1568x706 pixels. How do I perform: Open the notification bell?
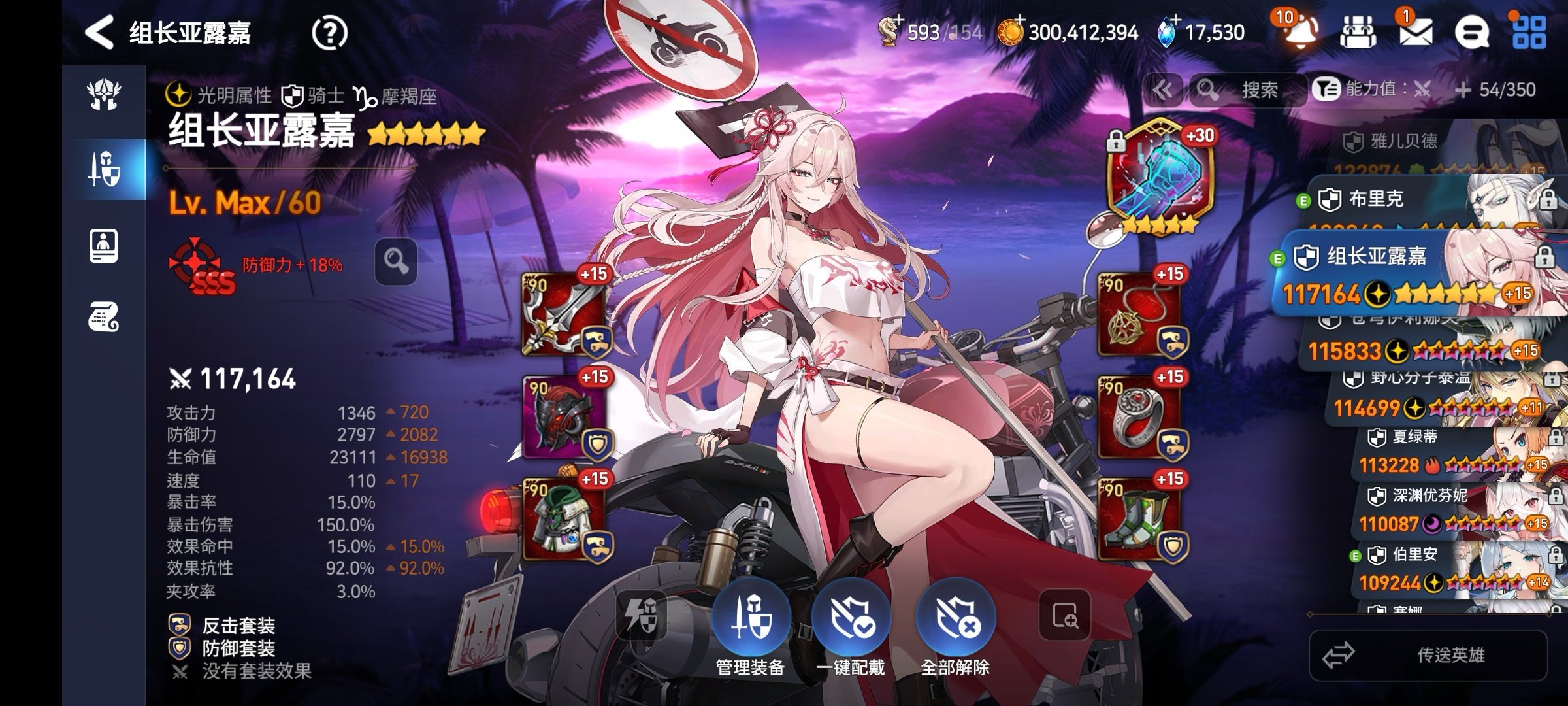point(1299,31)
